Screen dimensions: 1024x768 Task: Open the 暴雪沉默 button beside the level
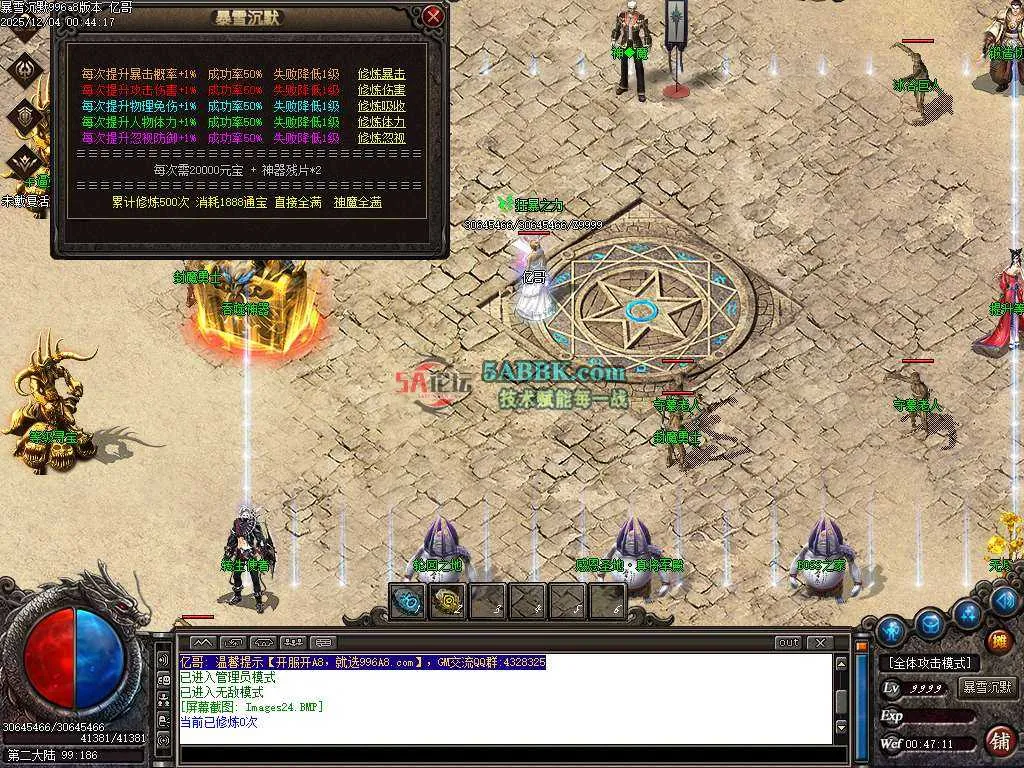coord(988,688)
